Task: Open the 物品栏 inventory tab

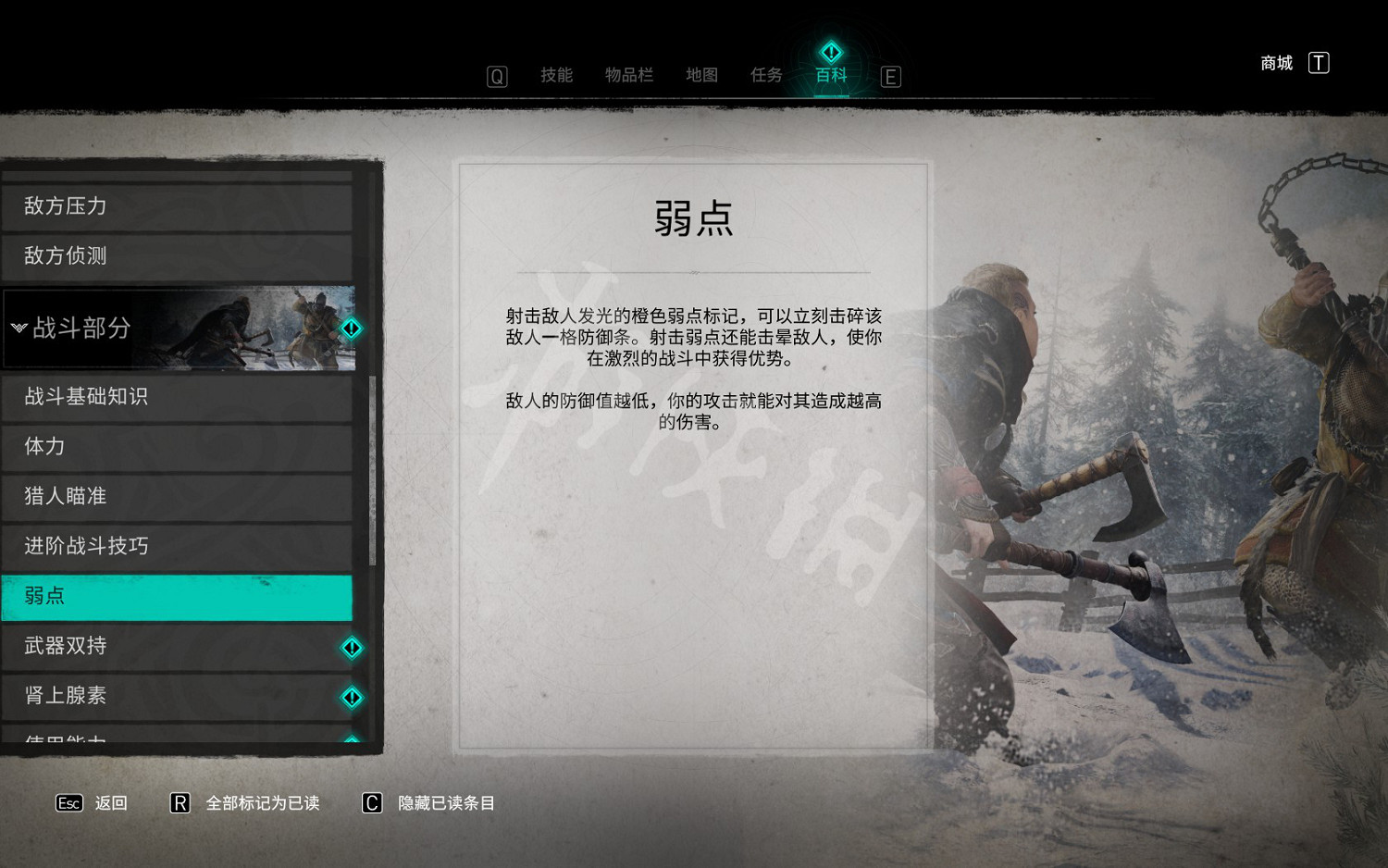Action: coord(629,76)
